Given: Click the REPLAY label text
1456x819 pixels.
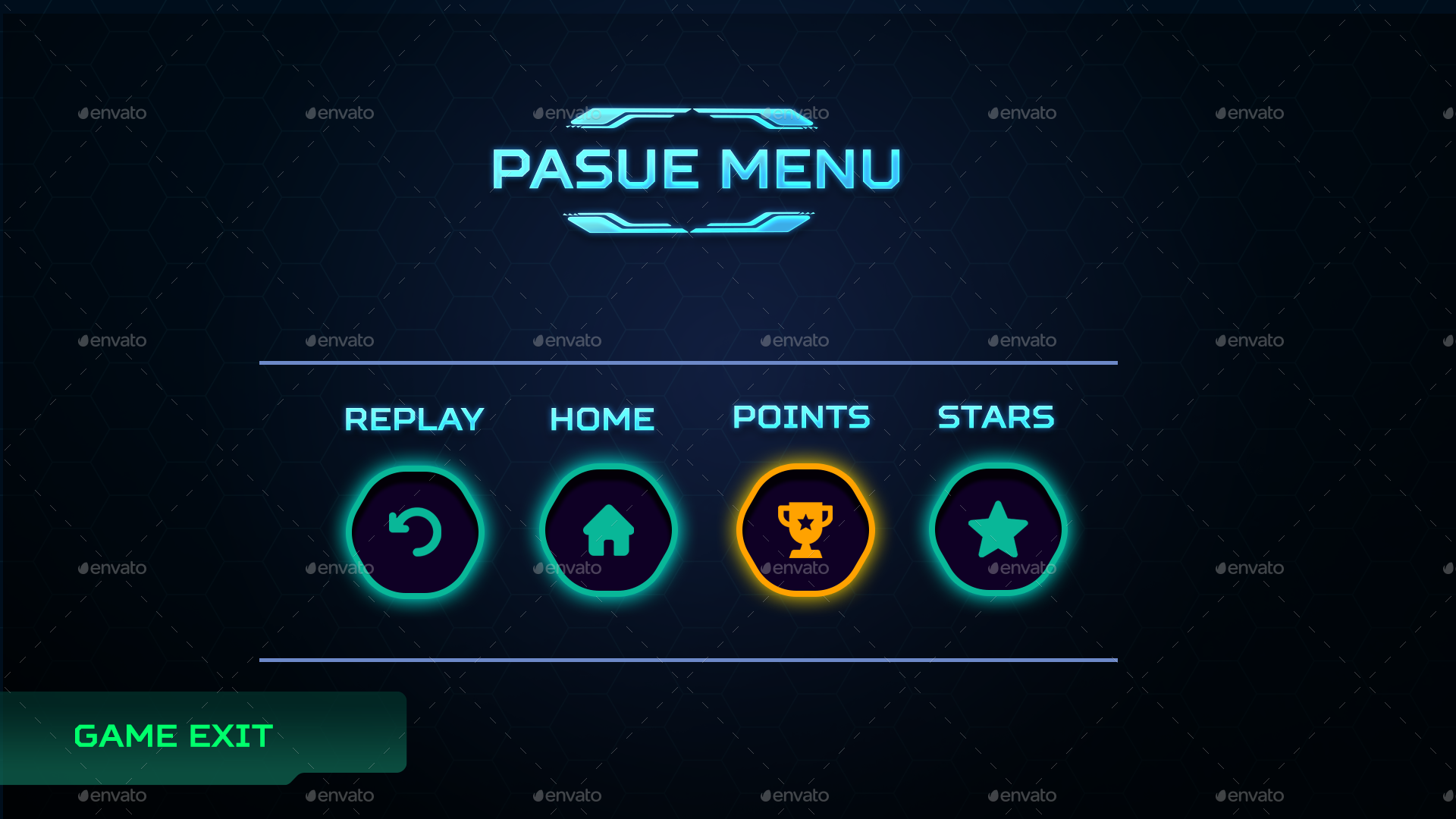Looking at the screenshot, I should 414,418.
